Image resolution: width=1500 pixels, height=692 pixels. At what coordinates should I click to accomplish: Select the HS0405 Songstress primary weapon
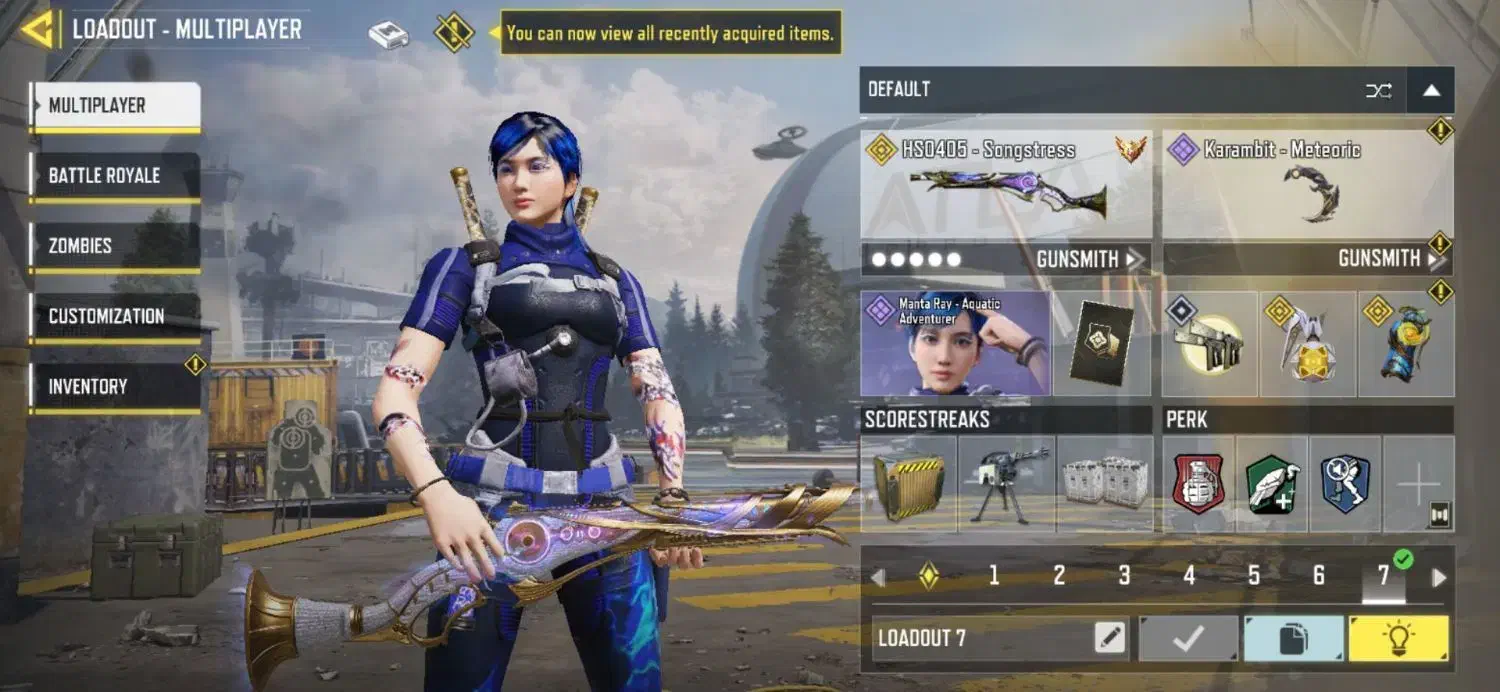1006,184
